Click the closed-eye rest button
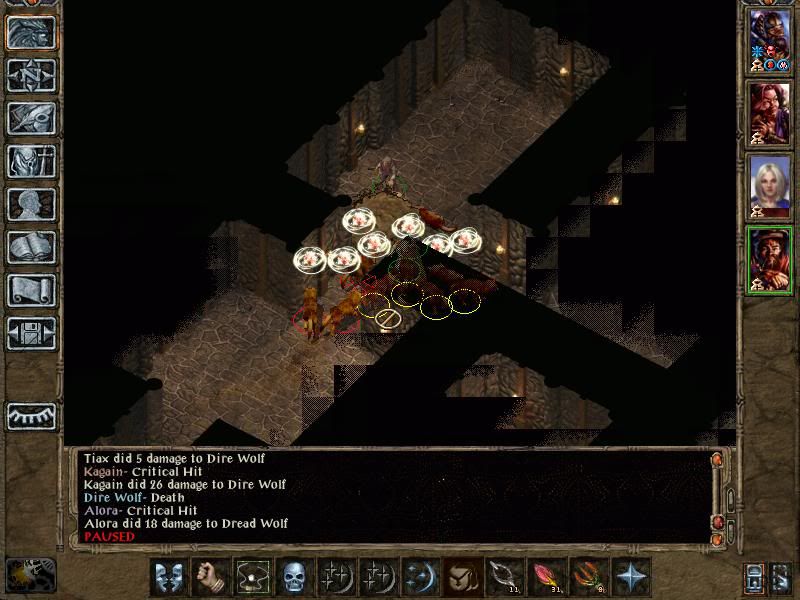The height and width of the screenshot is (600, 800). (31, 415)
